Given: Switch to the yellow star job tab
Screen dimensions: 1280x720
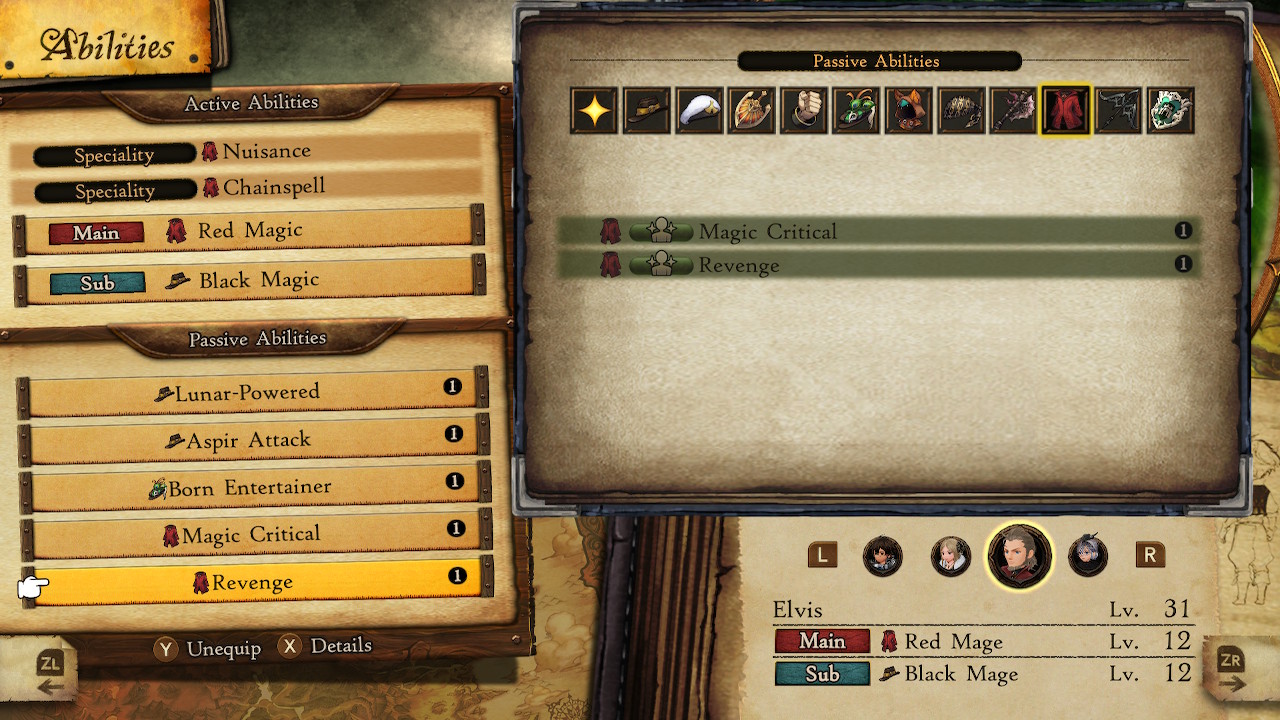Looking at the screenshot, I should pos(594,110).
